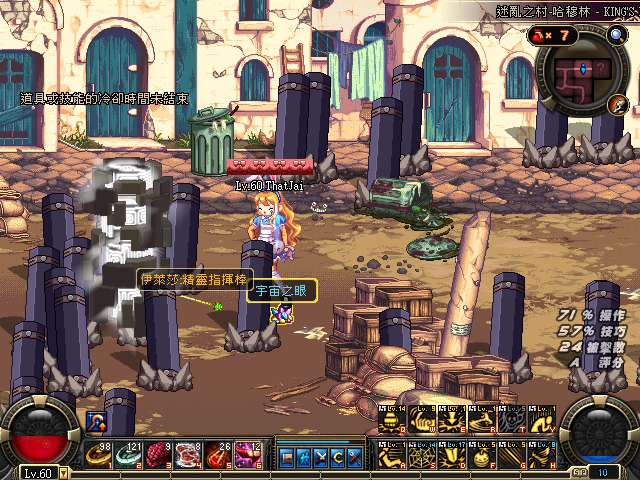Click the buff icon above the quick slots
This screenshot has width=640, height=480.
(97, 422)
